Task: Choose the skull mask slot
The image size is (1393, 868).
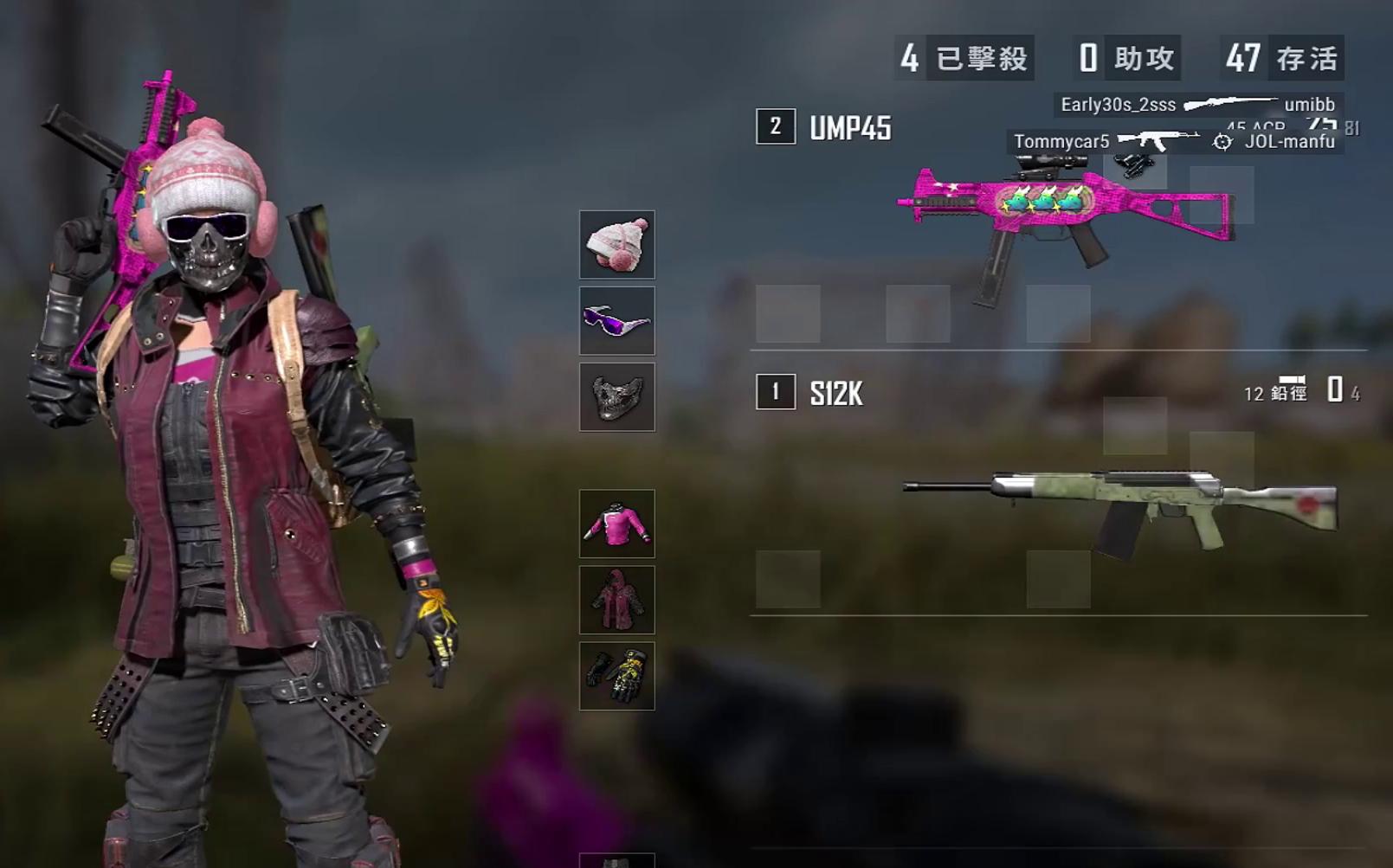Action: click(616, 396)
